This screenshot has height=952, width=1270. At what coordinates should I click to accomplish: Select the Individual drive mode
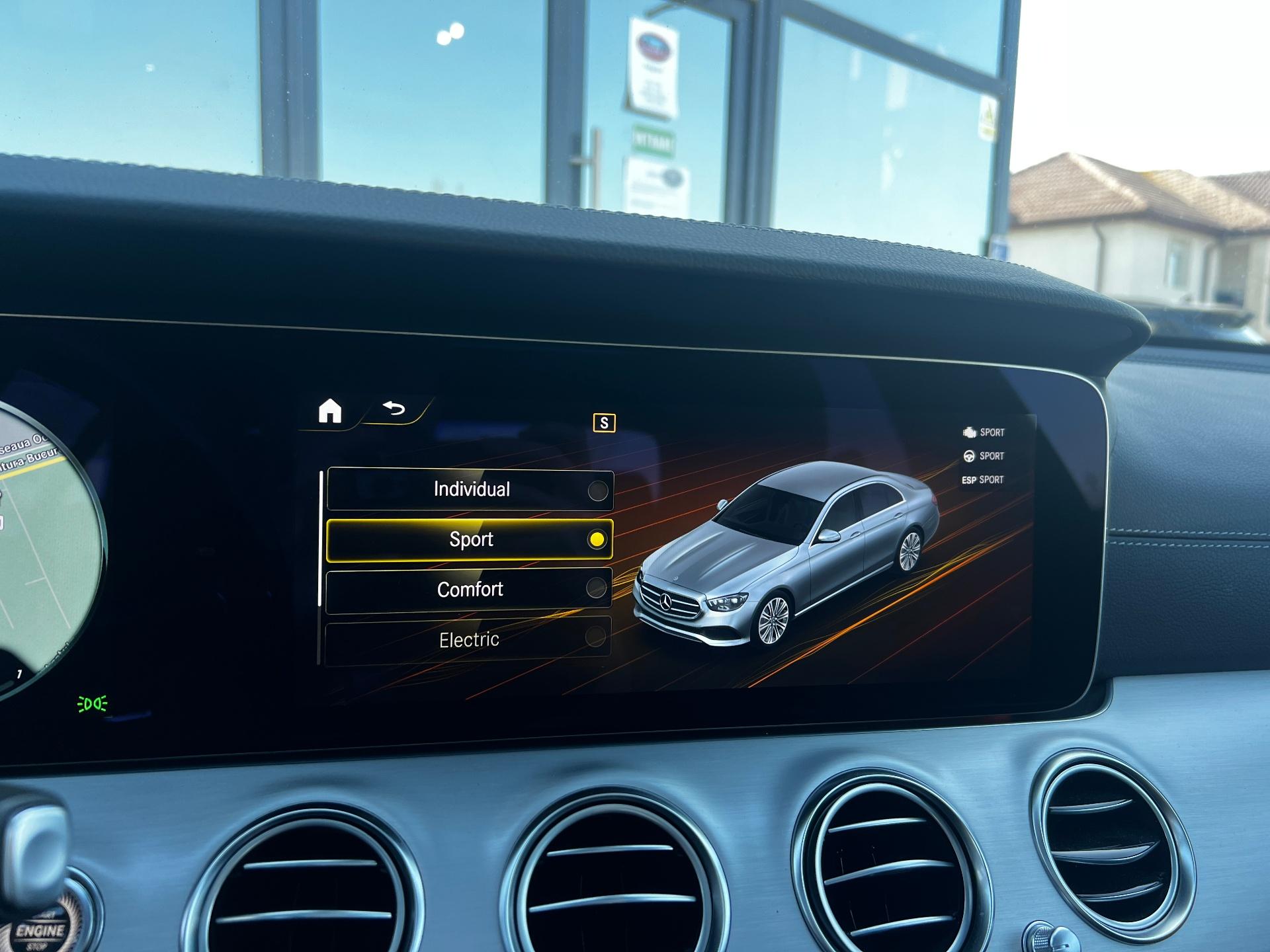click(x=470, y=490)
